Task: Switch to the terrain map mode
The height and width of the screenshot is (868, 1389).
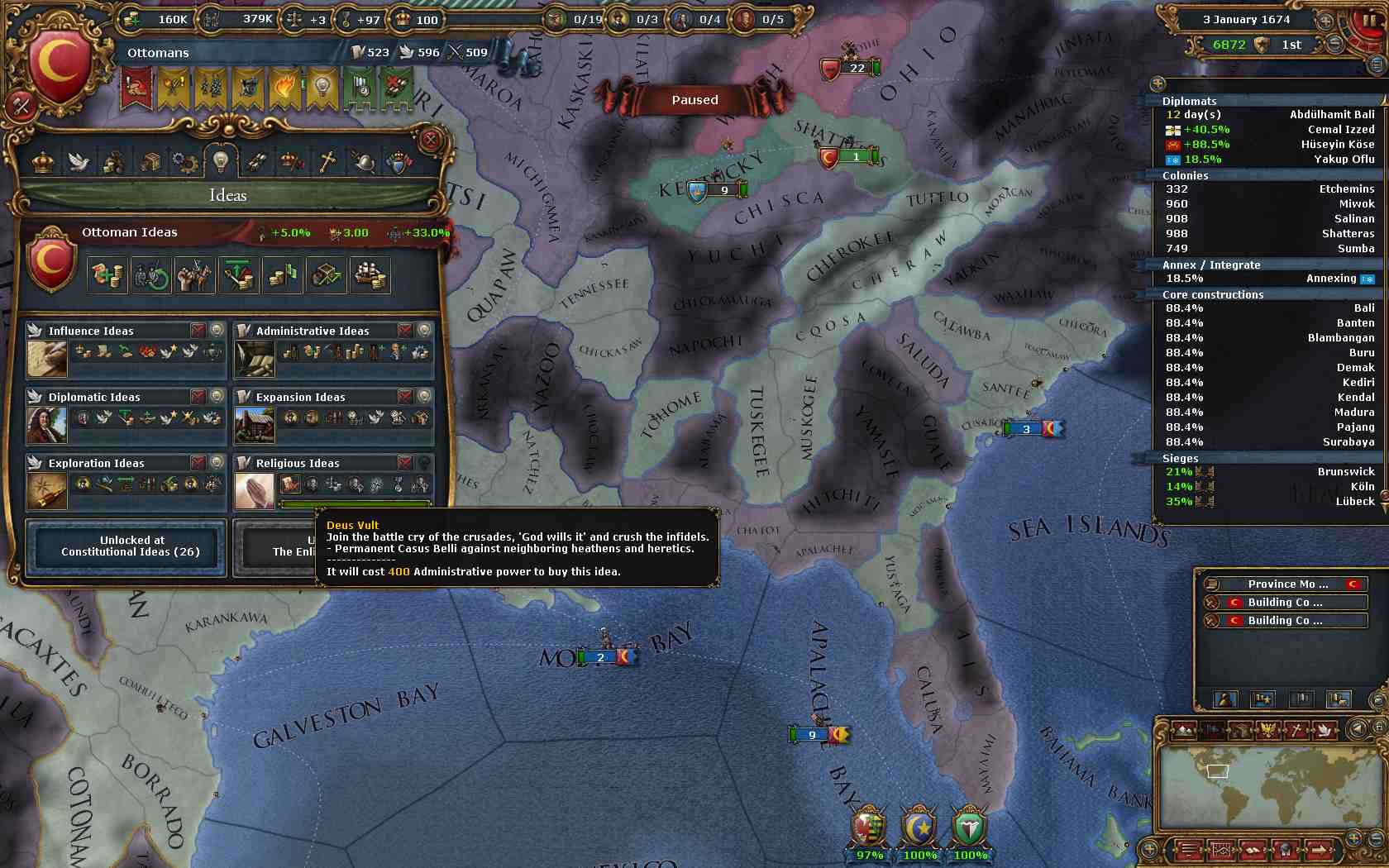Action: [x=1184, y=730]
